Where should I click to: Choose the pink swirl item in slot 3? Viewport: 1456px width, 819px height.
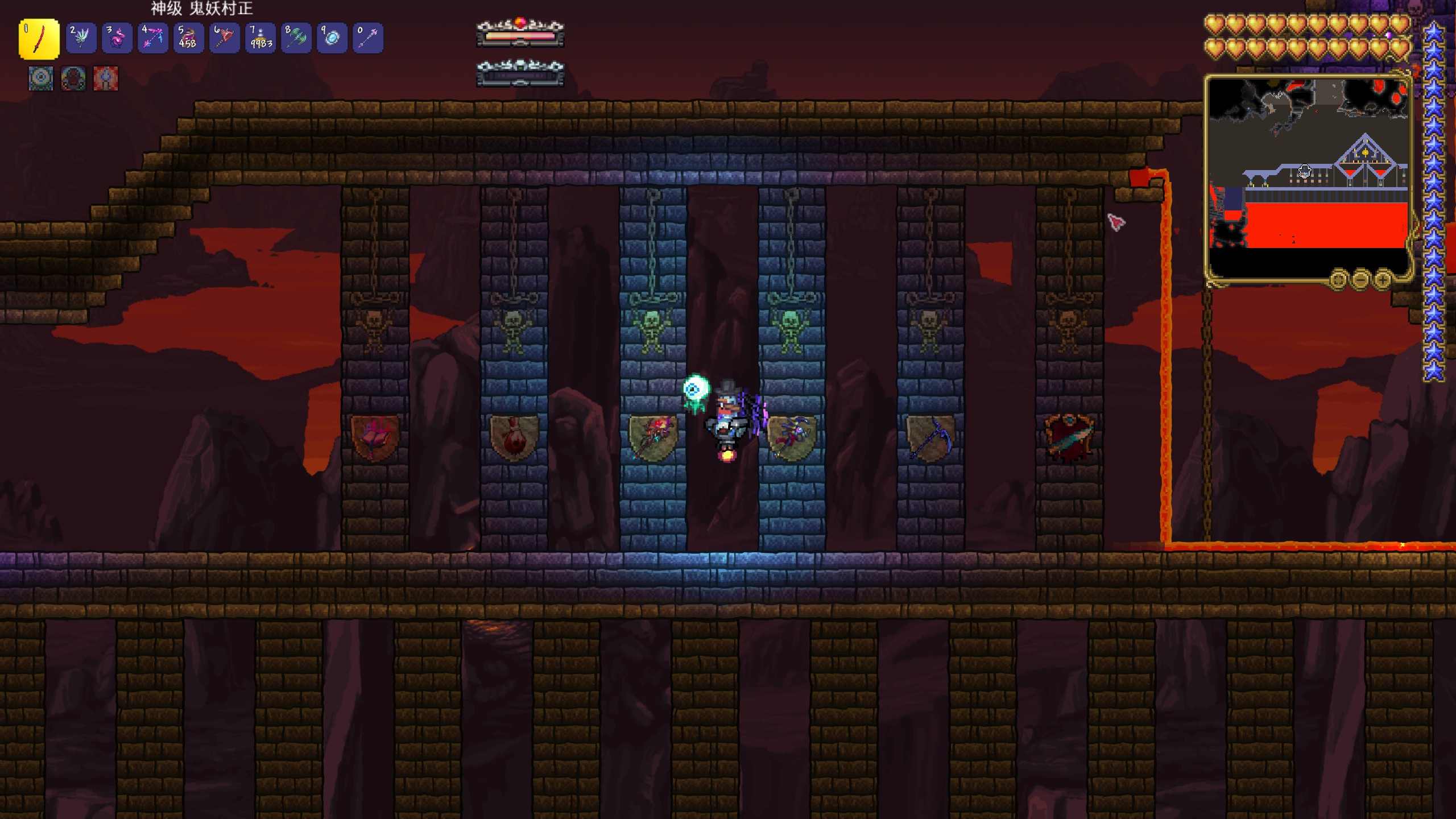(x=117, y=38)
